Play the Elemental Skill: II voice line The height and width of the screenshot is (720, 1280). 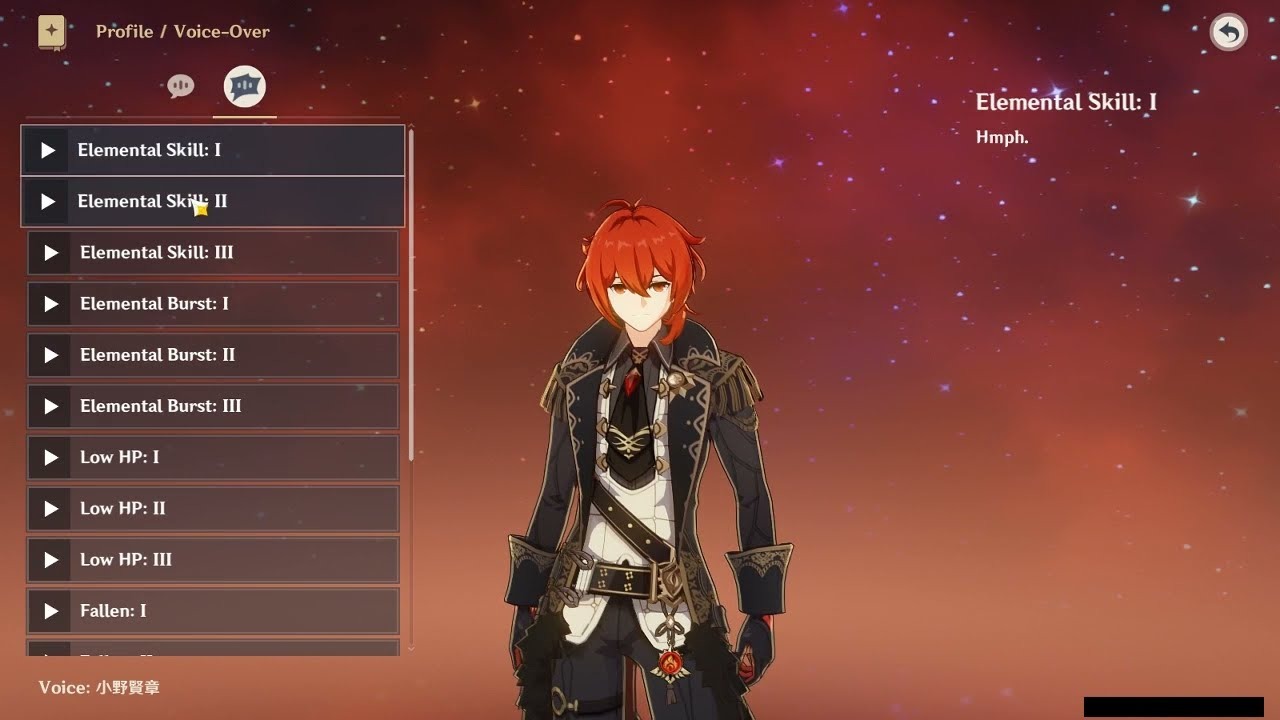point(47,201)
